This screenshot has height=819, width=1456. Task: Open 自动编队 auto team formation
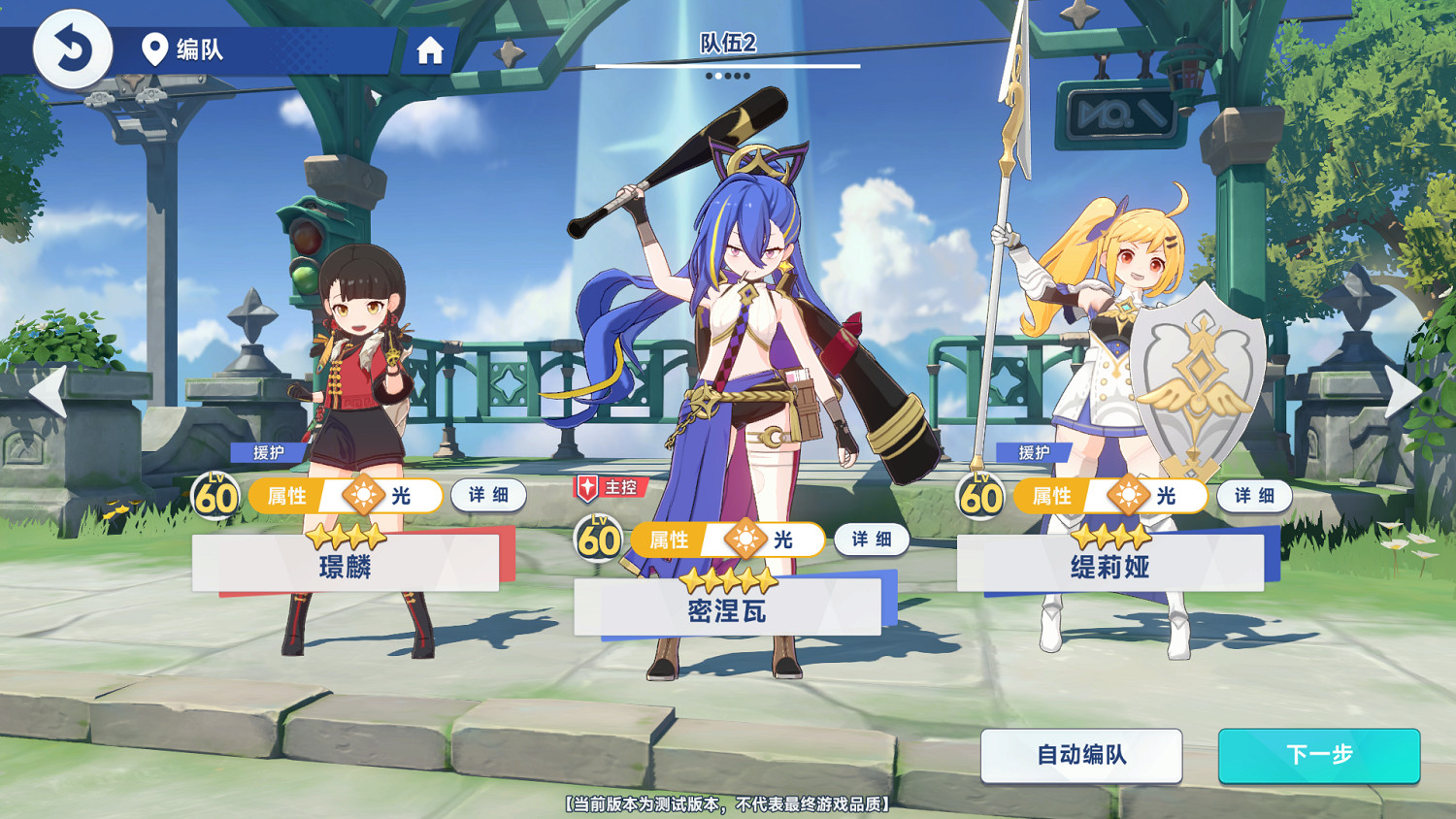[1081, 755]
